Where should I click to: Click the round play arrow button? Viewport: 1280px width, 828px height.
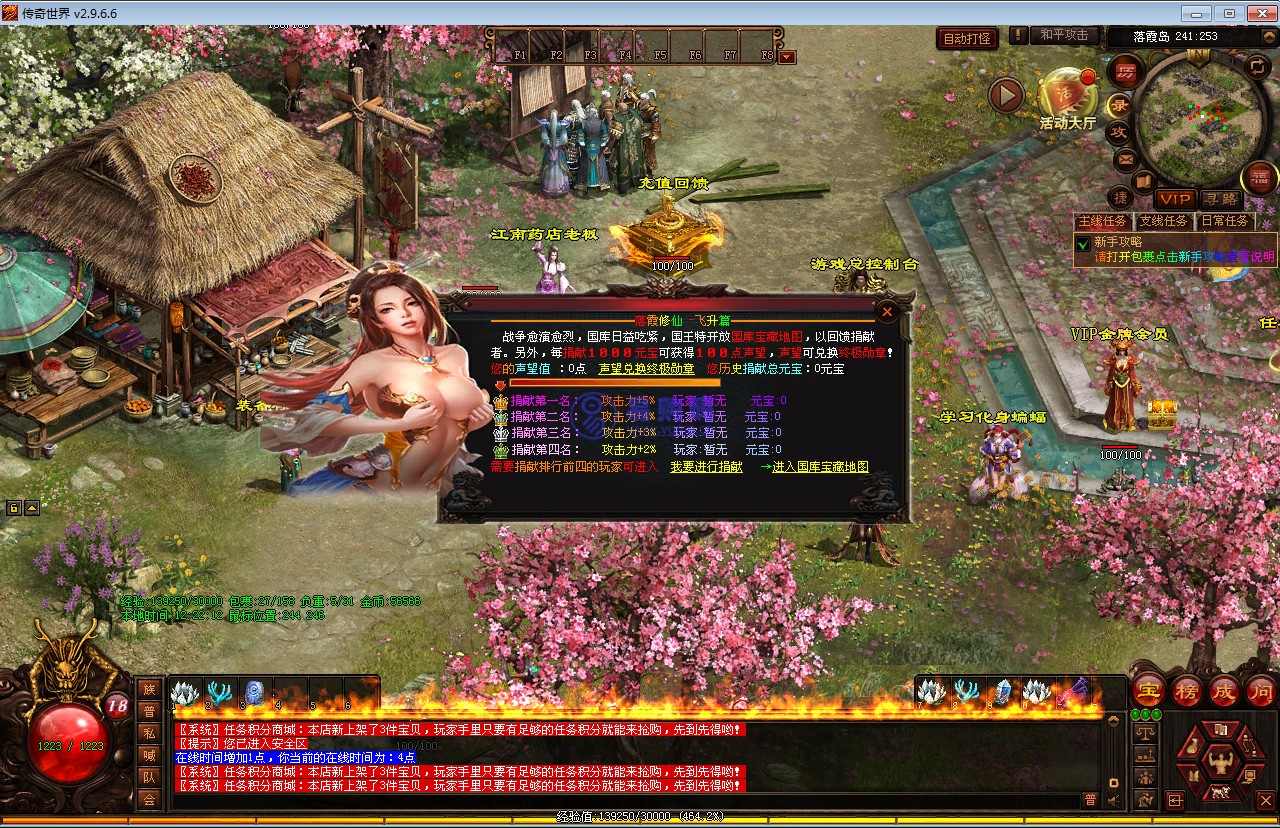coord(1006,96)
